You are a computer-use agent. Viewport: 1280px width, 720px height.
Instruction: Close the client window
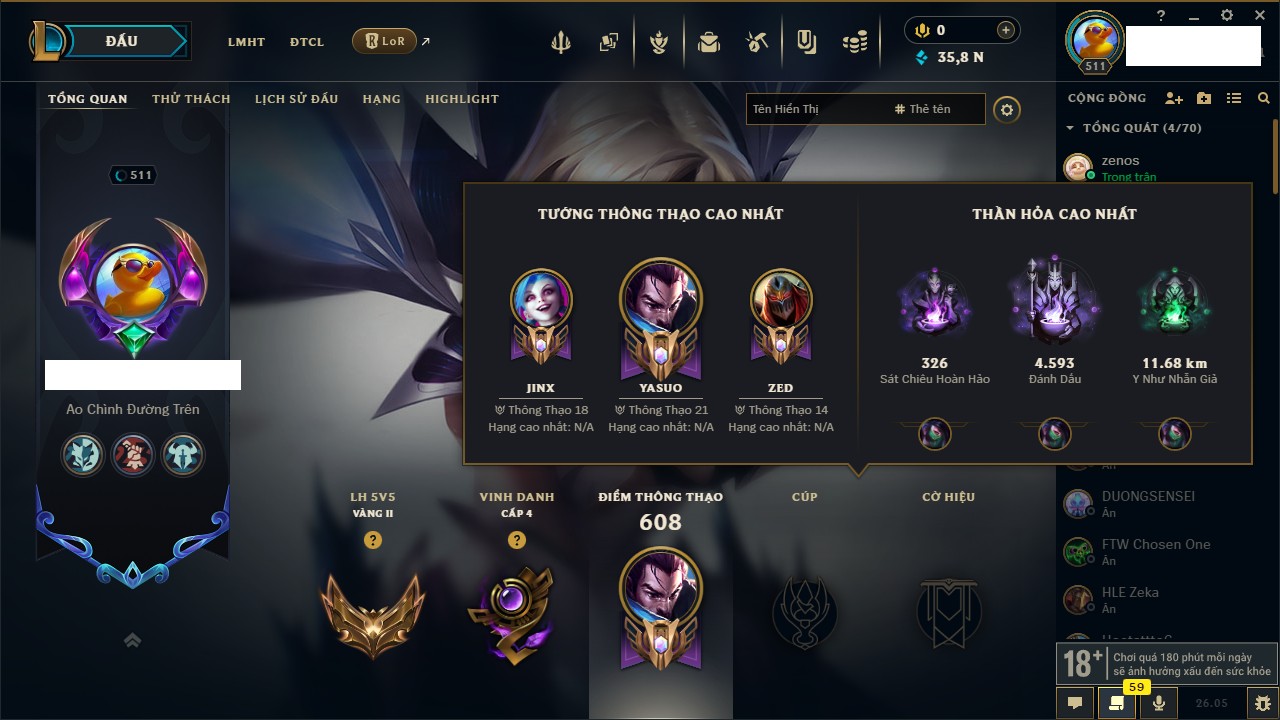[x=1257, y=15]
